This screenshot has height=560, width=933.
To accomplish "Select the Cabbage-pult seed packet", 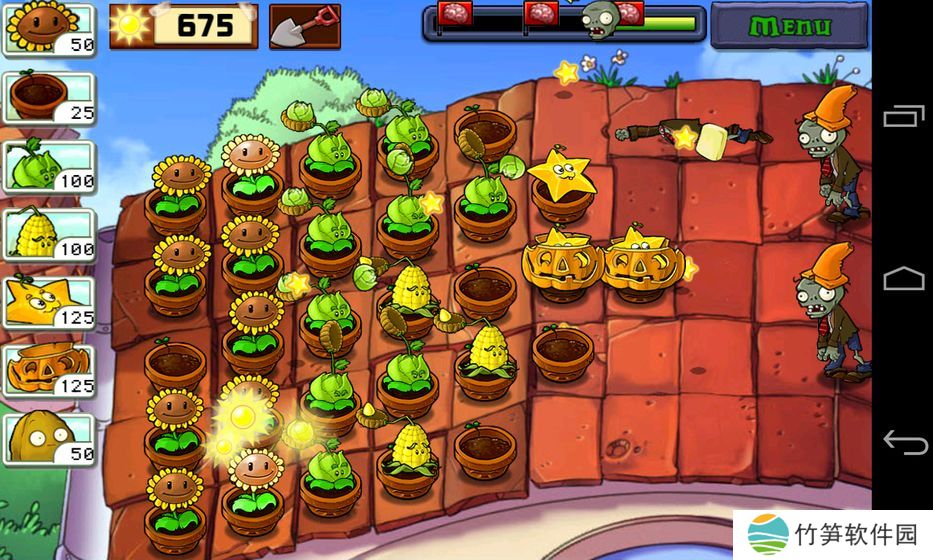I will pos(49,166).
